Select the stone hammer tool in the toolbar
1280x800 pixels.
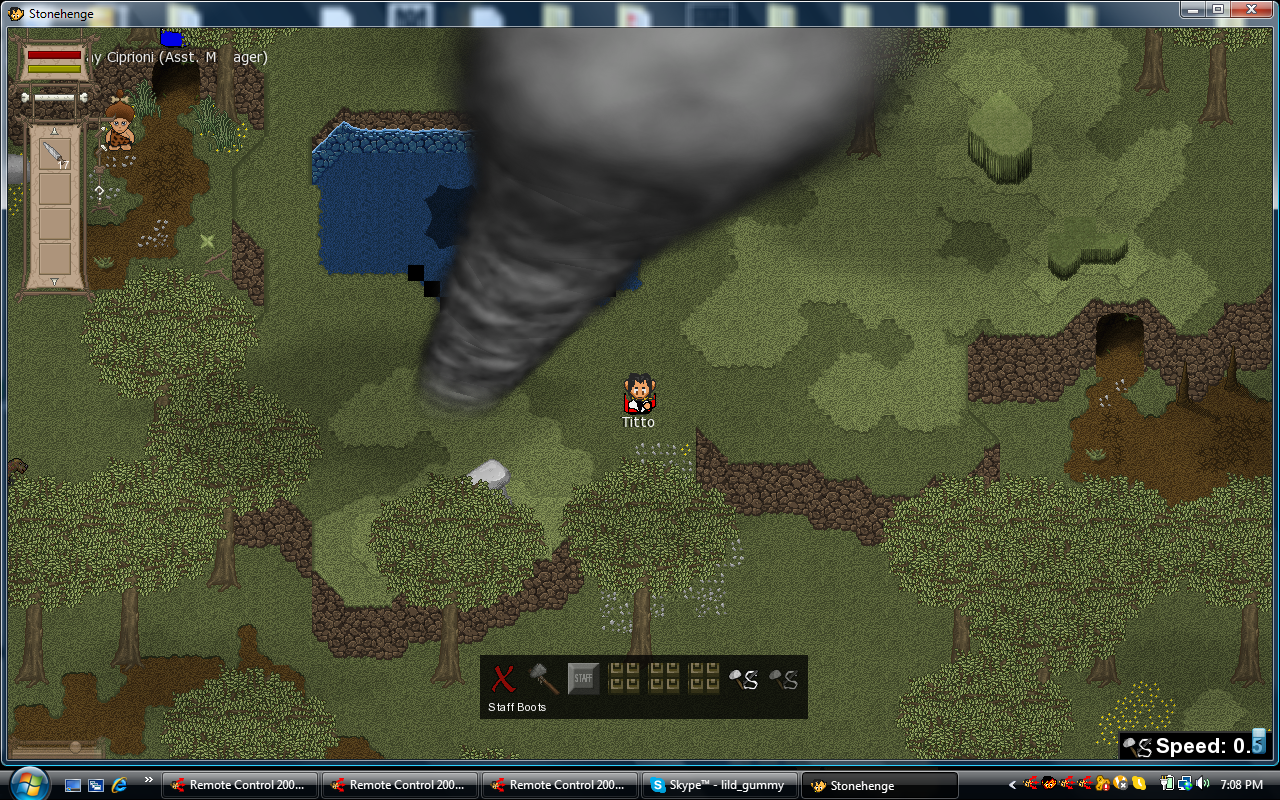pyautogui.click(x=543, y=679)
